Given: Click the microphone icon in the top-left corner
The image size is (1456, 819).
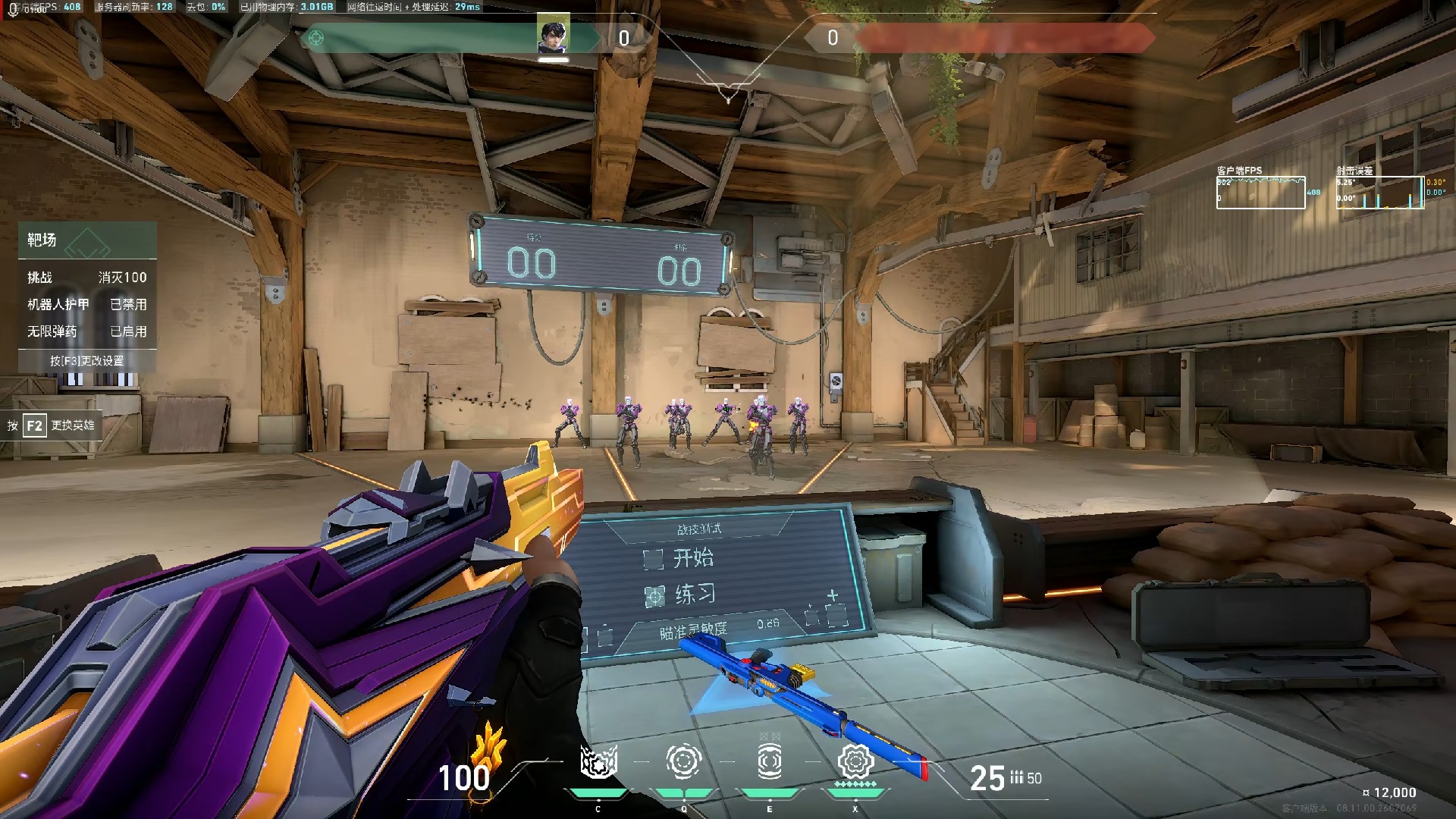Looking at the screenshot, I should point(13,10).
